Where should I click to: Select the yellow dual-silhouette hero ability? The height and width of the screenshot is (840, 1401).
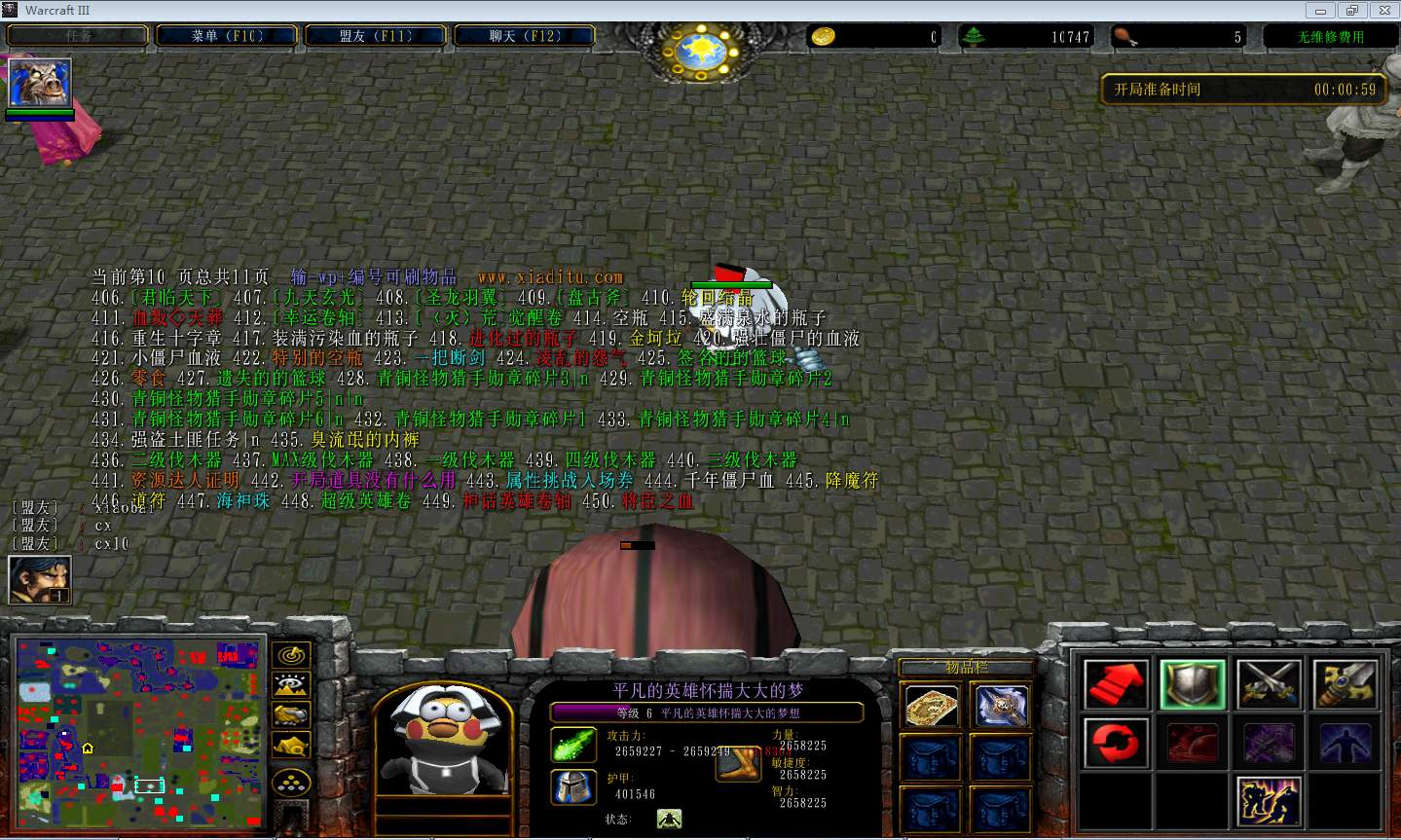pyautogui.click(x=1269, y=800)
